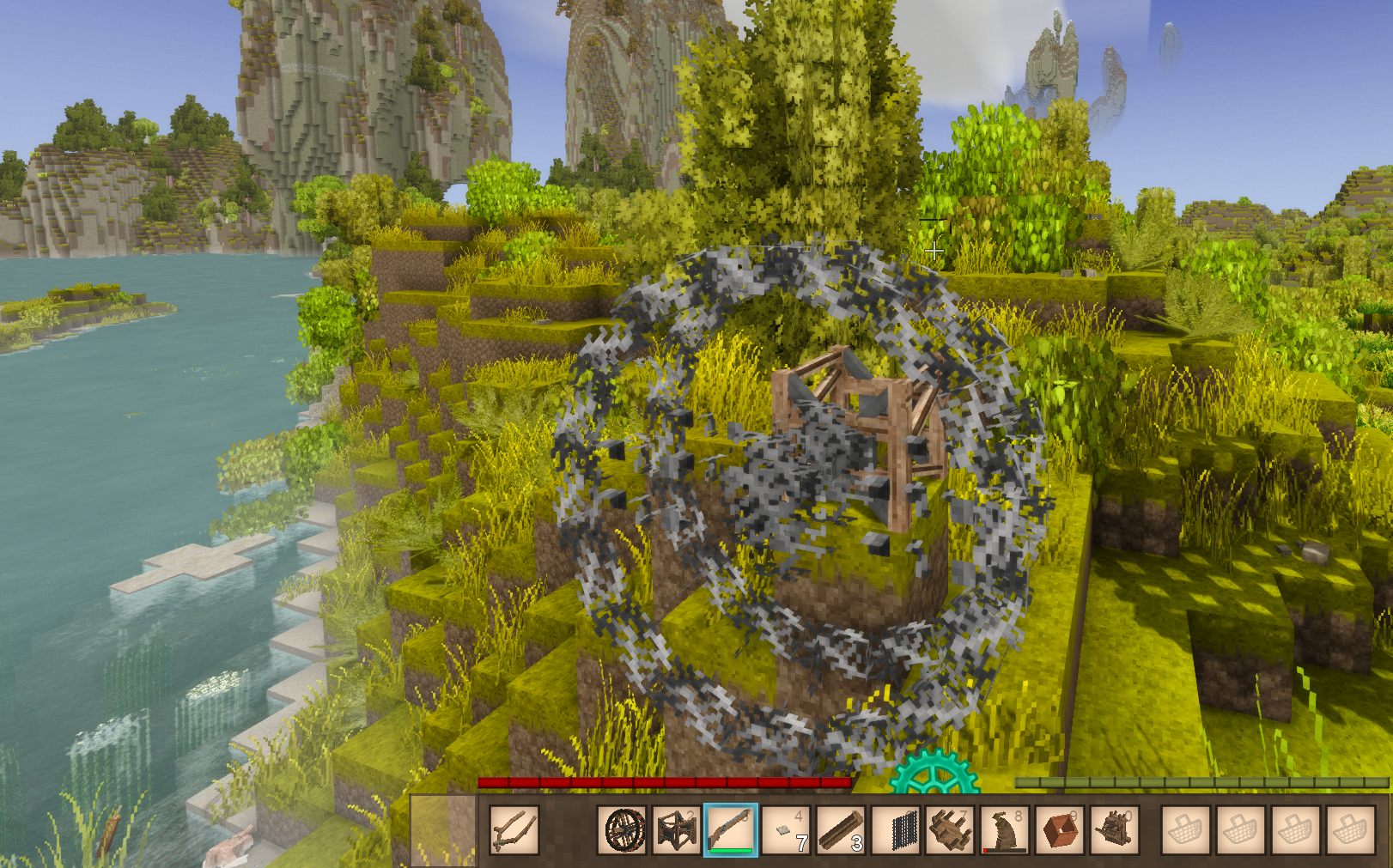Viewport: 1393px width, 868px height.
Task: Select the small stone stack of 7
Action: pos(786,830)
